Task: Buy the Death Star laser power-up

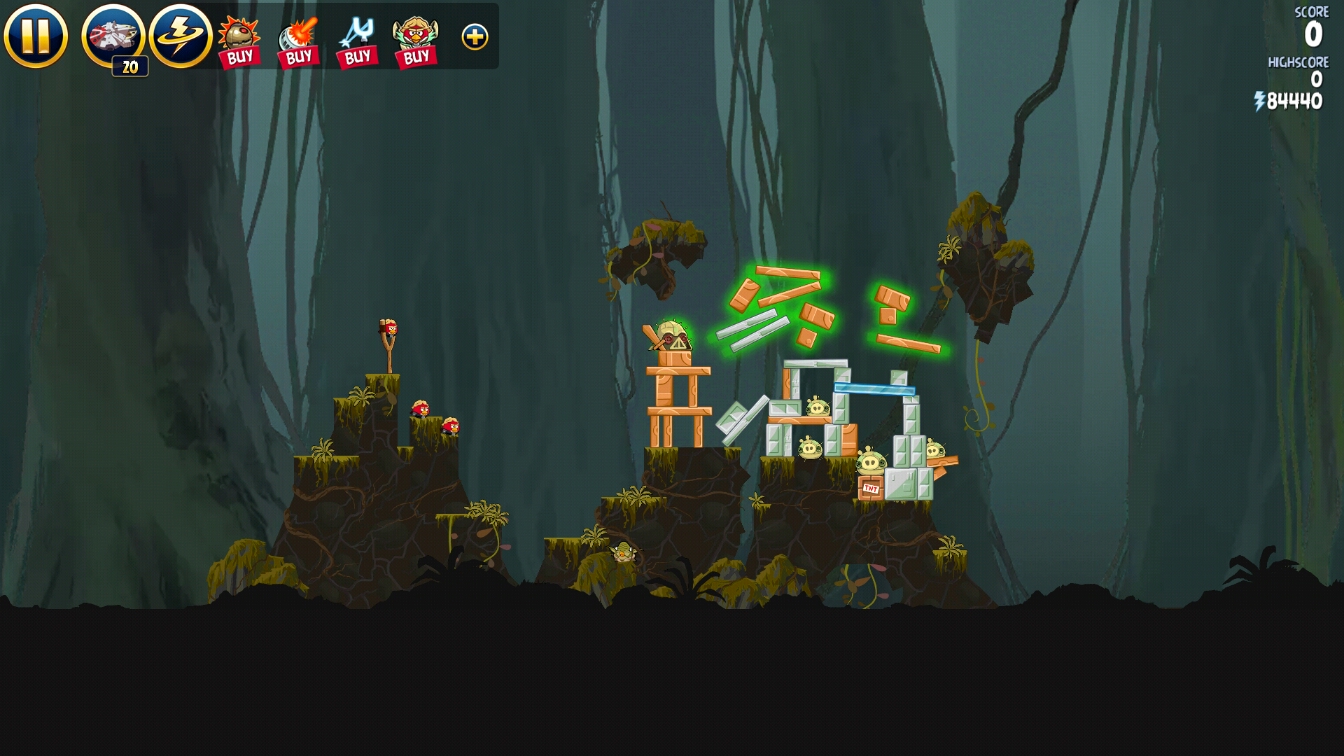Action: tap(298, 41)
